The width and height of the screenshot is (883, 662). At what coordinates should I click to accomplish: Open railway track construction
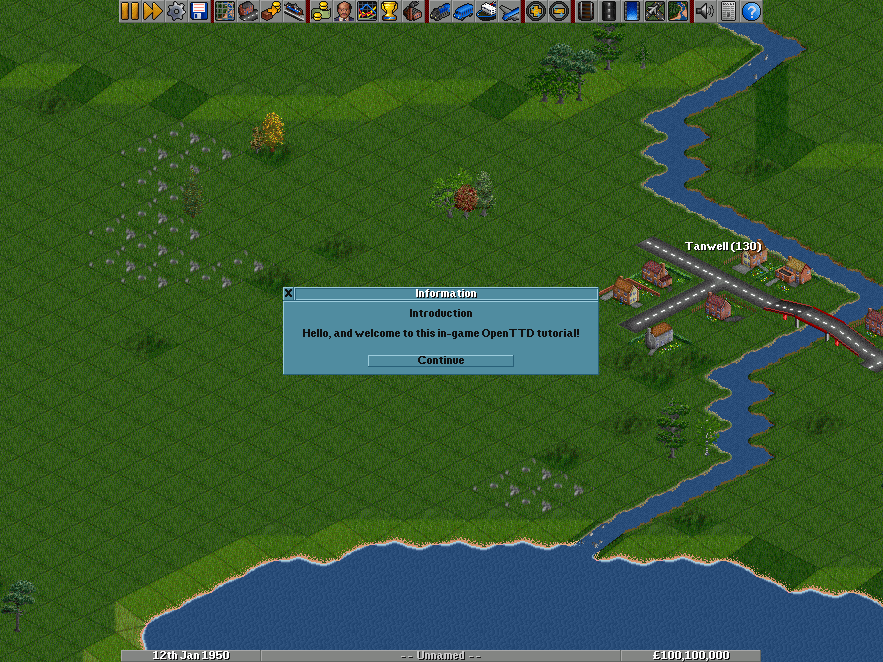pyautogui.click(x=585, y=11)
